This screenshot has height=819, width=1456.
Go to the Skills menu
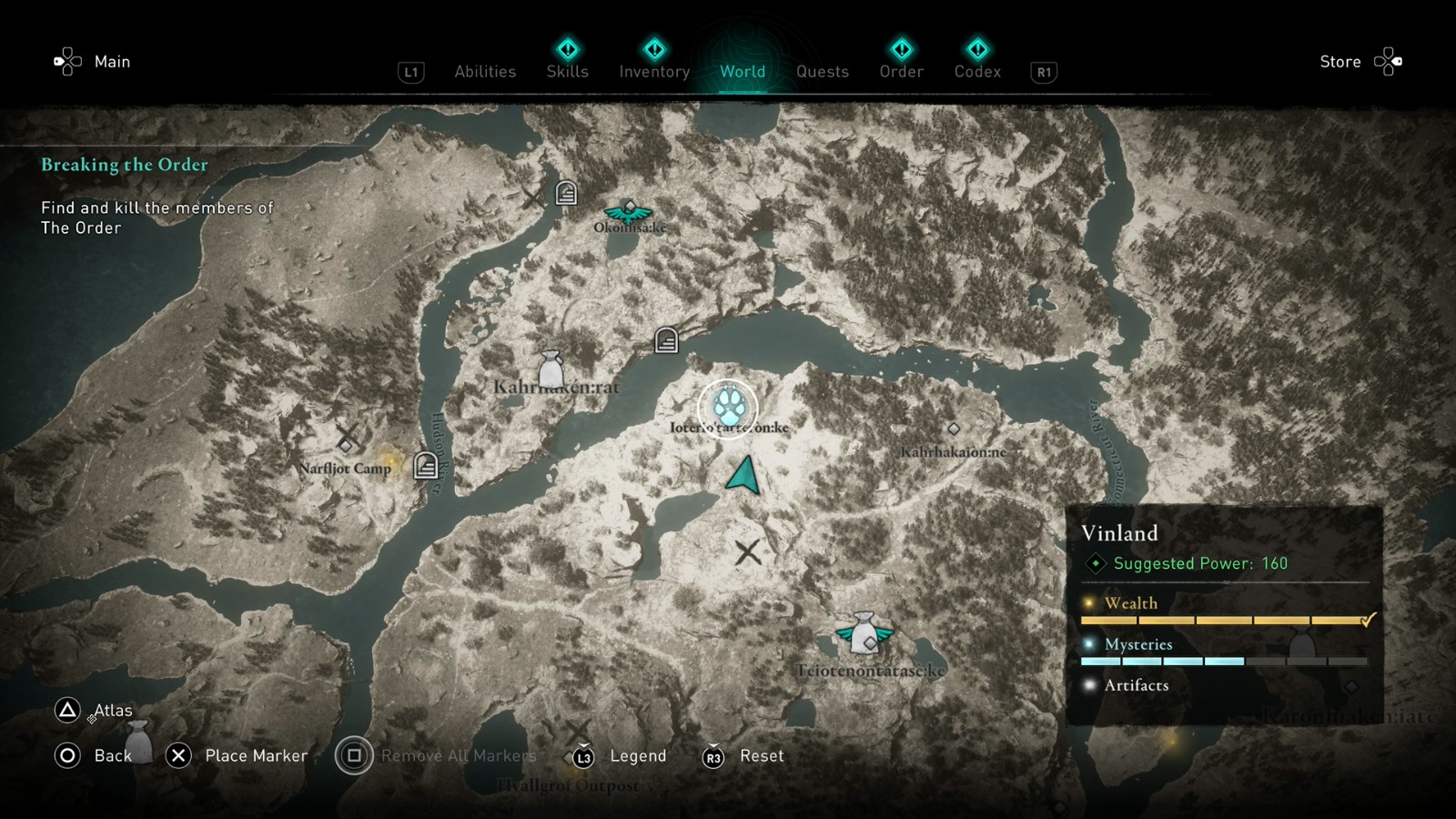coord(566,71)
